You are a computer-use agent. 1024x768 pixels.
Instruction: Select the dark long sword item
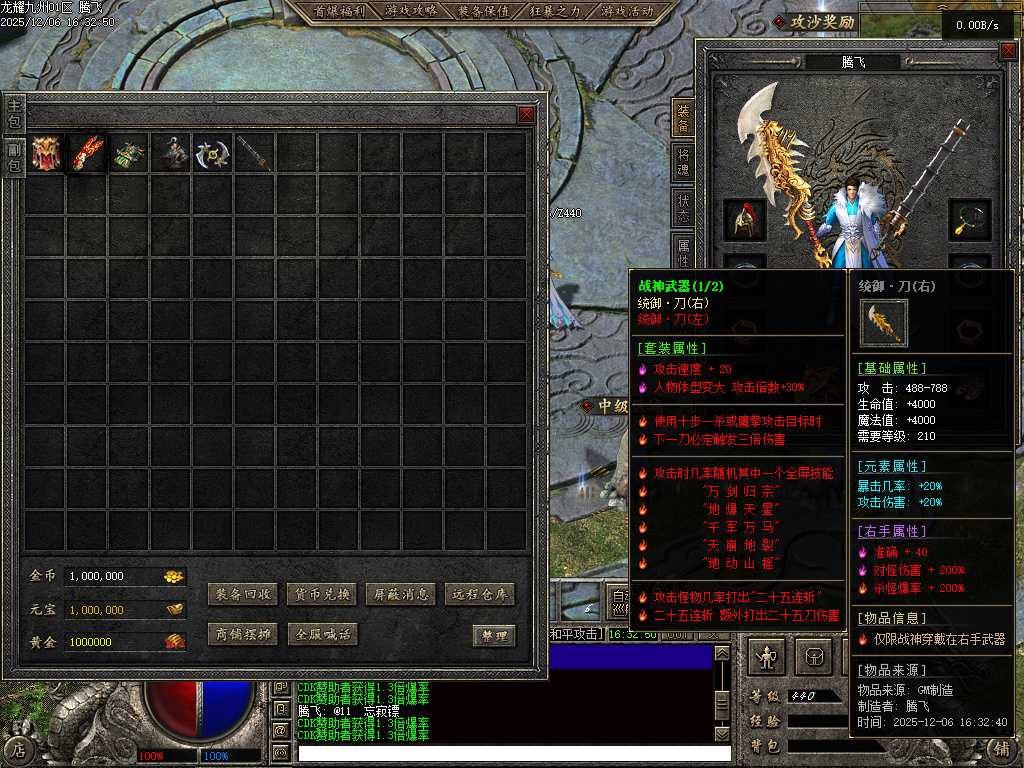pyautogui.click(x=255, y=153)
